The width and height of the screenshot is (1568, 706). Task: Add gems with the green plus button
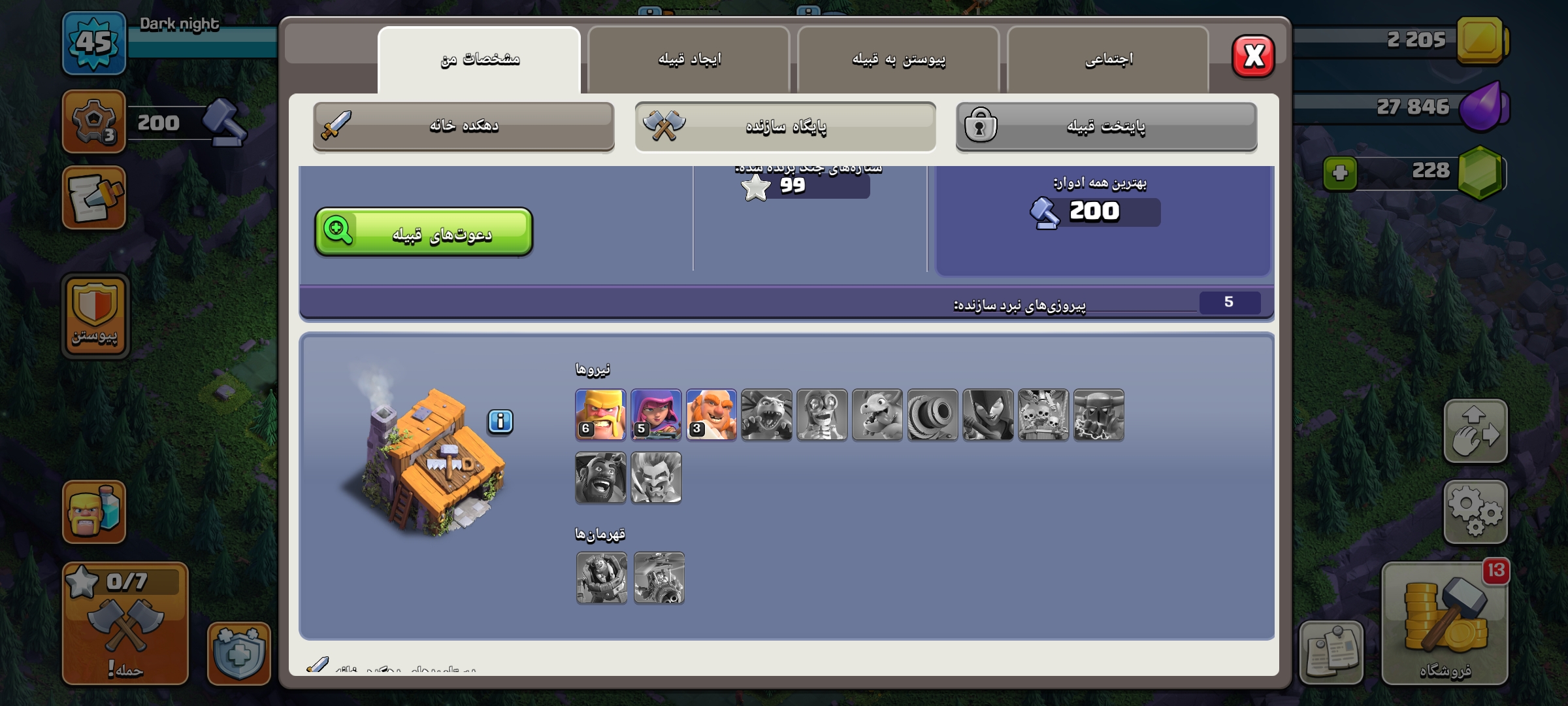point(1339,173)
